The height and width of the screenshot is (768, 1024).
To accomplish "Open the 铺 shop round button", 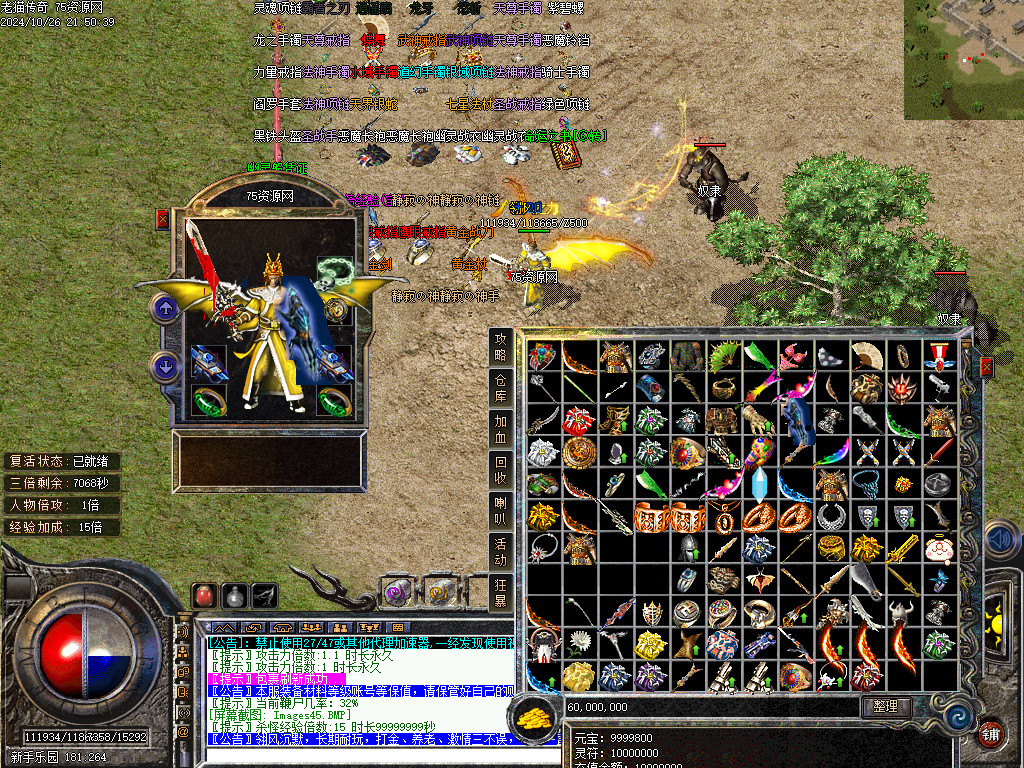I will pyautogui.click(x=990, y=733).
